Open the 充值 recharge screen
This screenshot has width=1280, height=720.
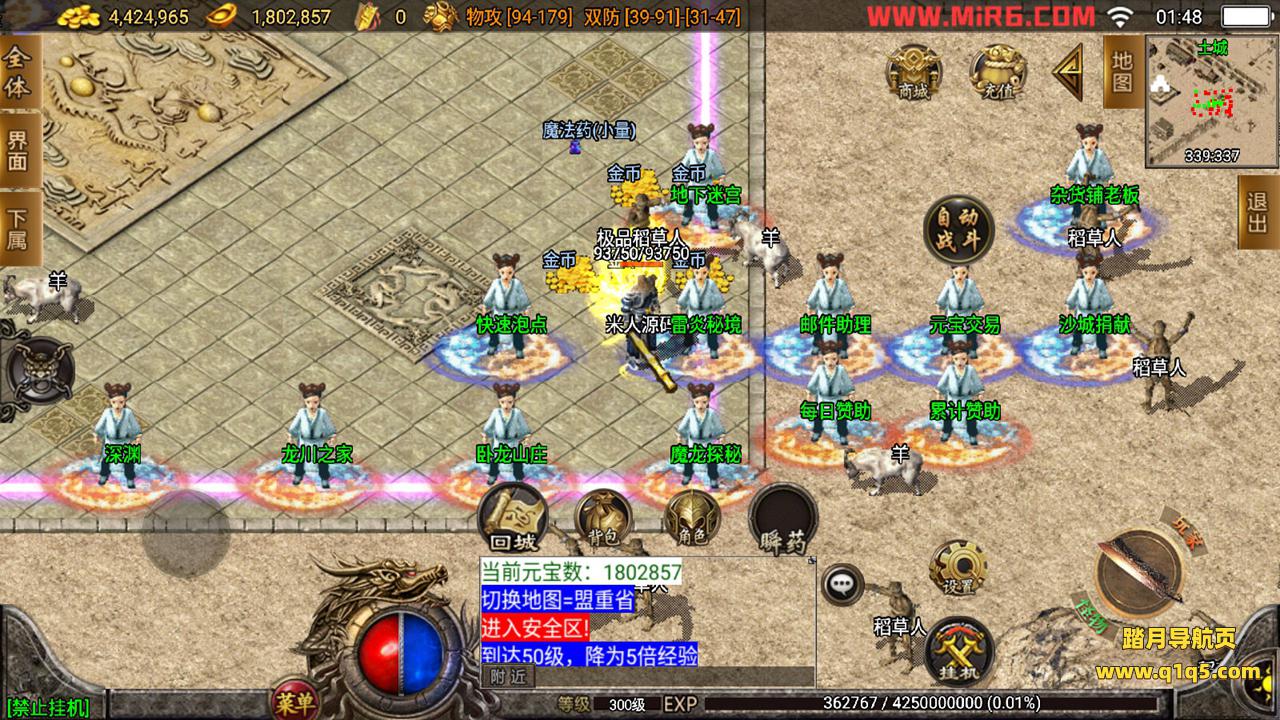coord(997,73)
